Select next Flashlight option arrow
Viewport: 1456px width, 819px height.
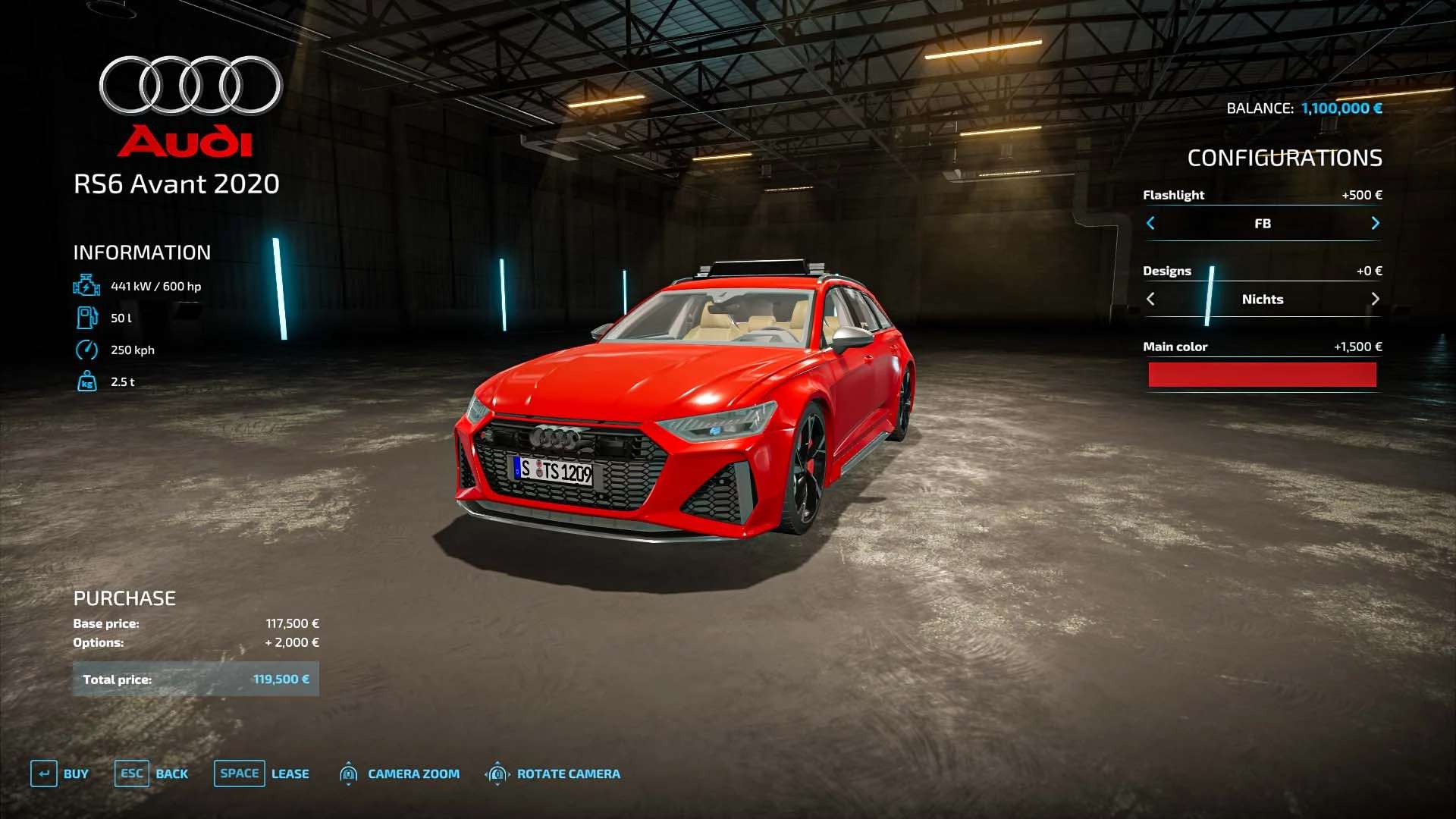1375,223
